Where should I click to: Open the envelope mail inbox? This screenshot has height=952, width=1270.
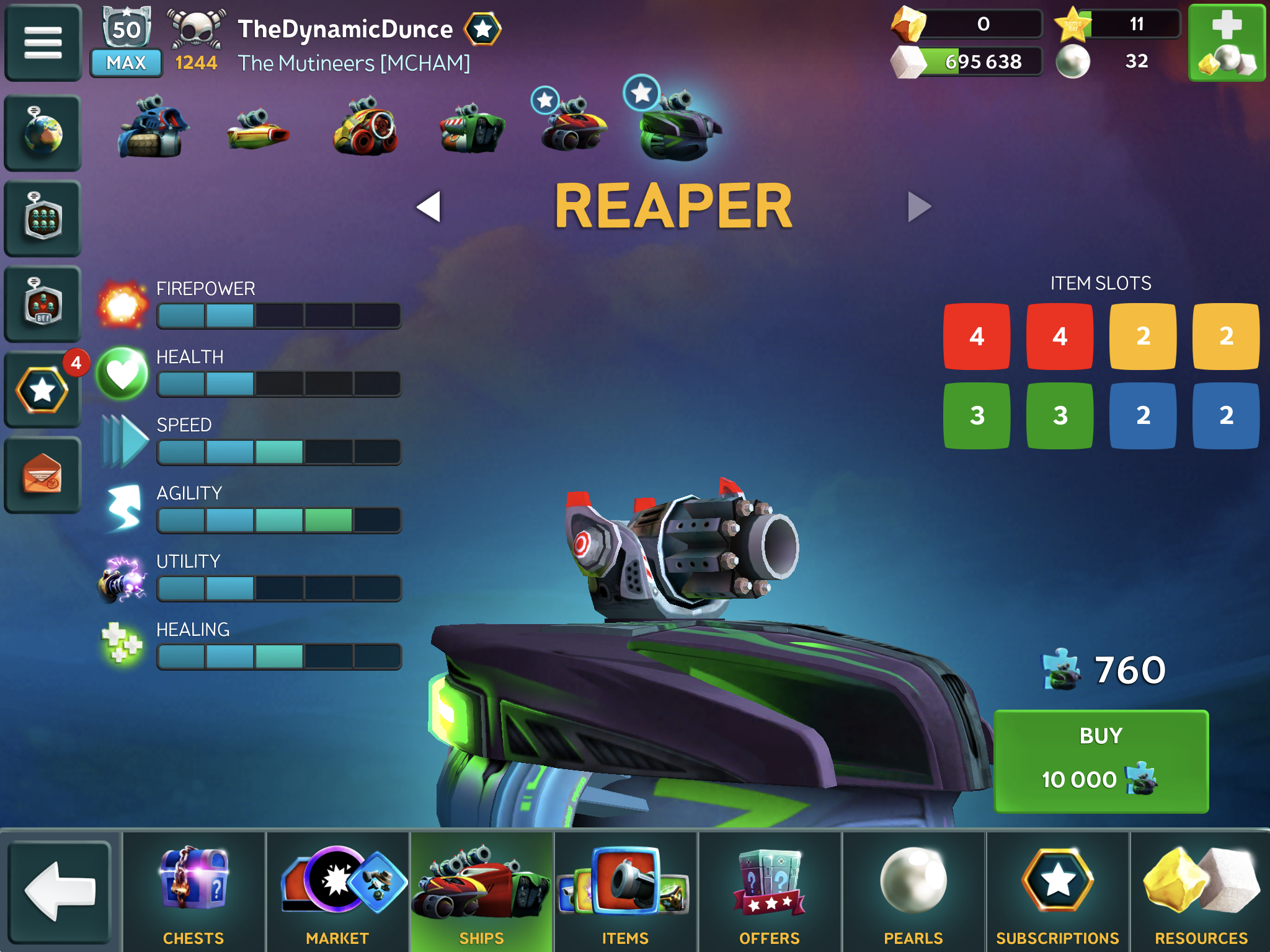click(x=42, y=475)
